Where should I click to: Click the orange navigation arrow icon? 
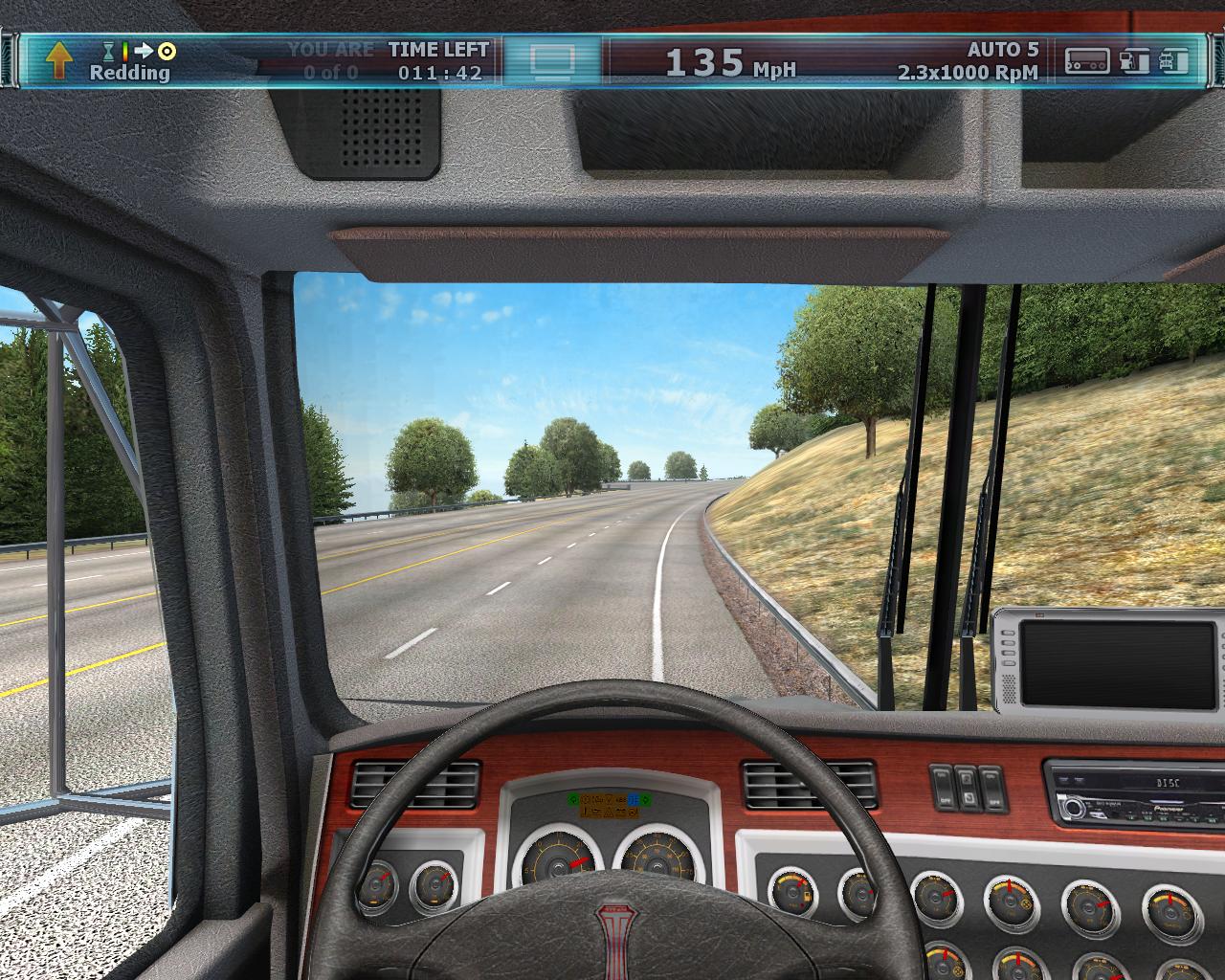click(x=58, y=60)
